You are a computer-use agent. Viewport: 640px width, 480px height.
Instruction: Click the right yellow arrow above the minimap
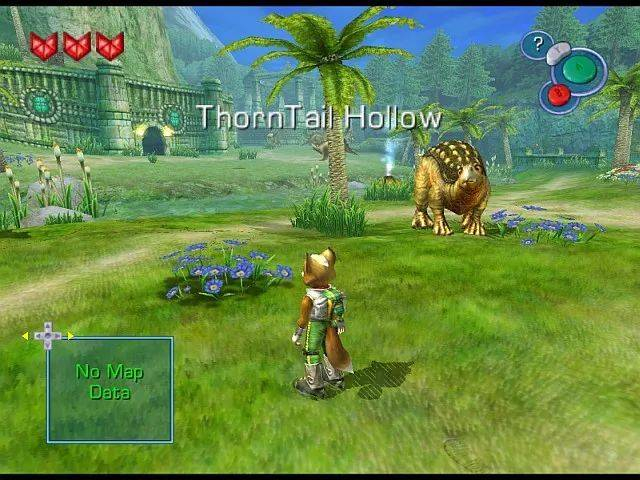(x=70, y=335)
